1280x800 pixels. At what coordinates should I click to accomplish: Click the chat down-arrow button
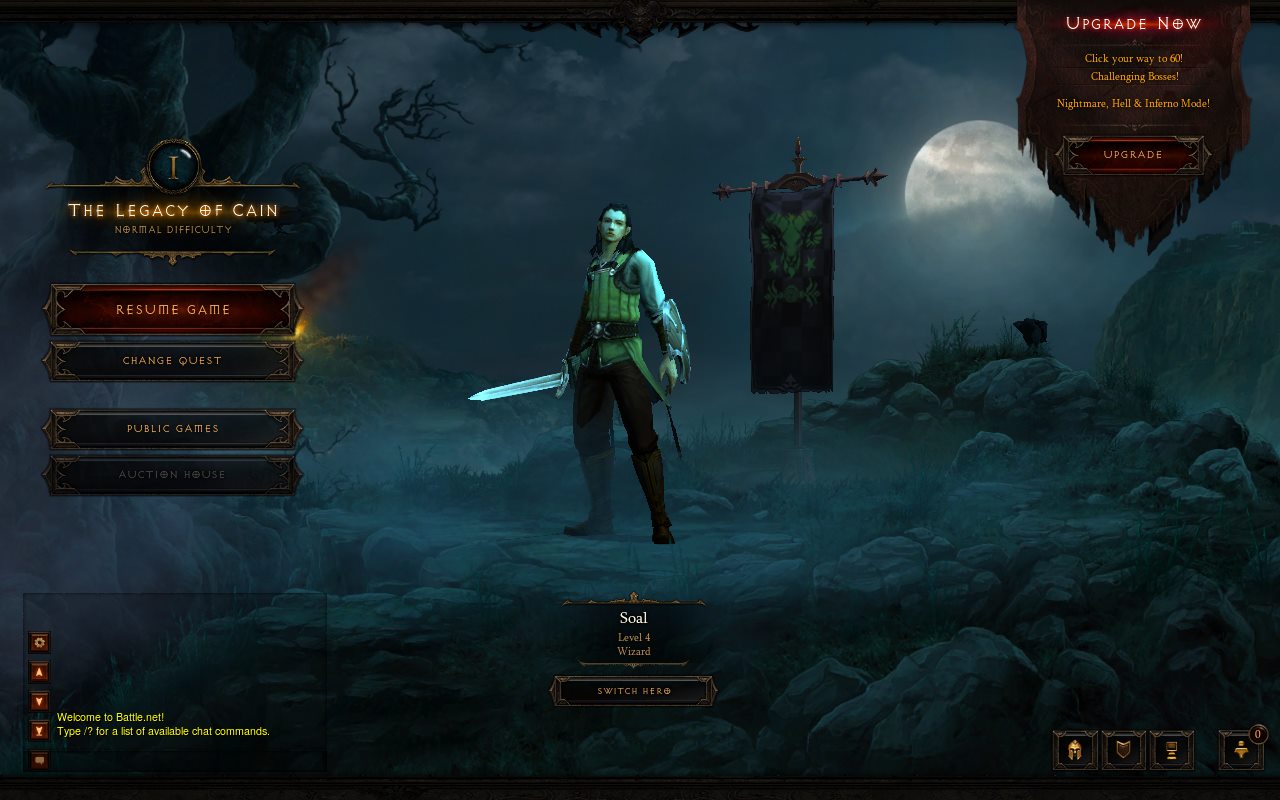point(40,701)
